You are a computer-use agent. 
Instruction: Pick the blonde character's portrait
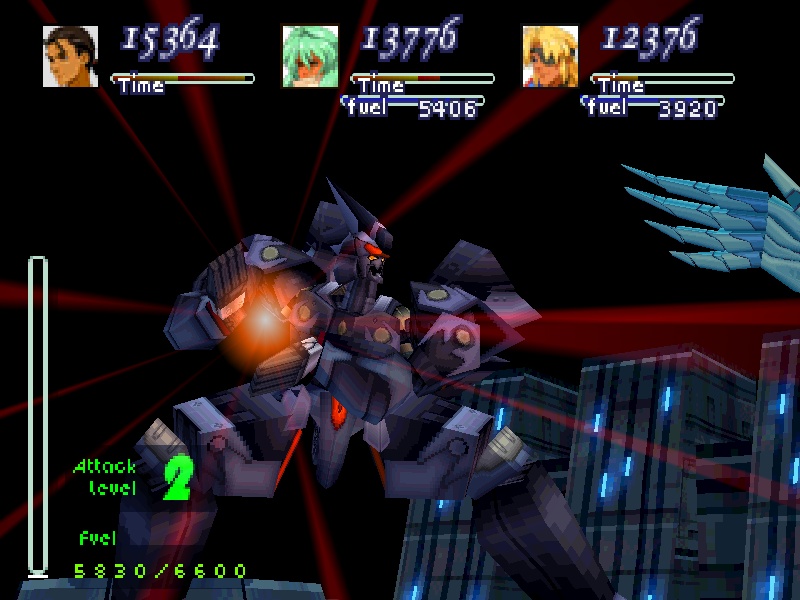[550, 56]
